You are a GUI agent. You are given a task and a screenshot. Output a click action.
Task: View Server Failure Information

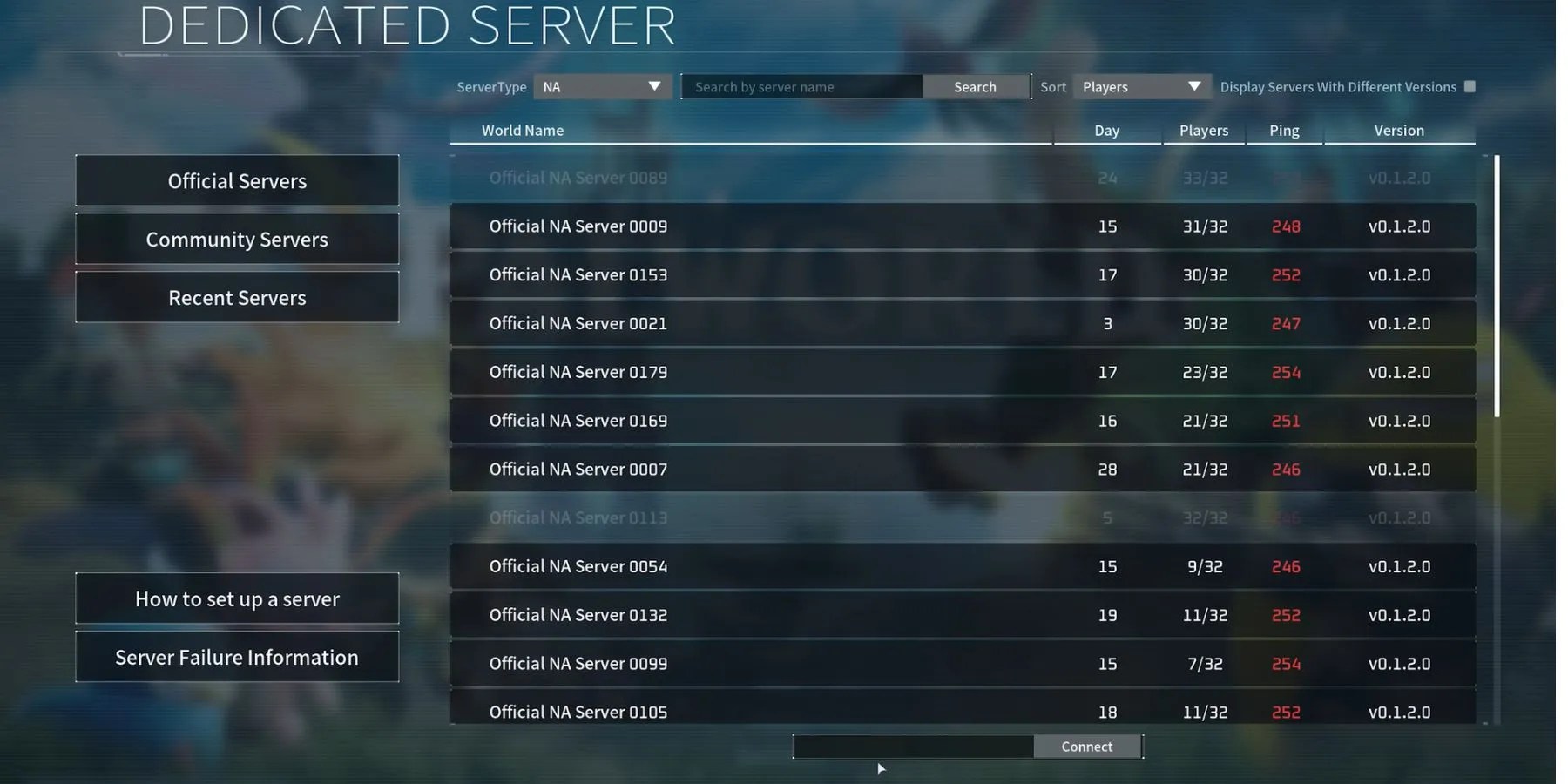pyautogui.click(x=237, y=657)
